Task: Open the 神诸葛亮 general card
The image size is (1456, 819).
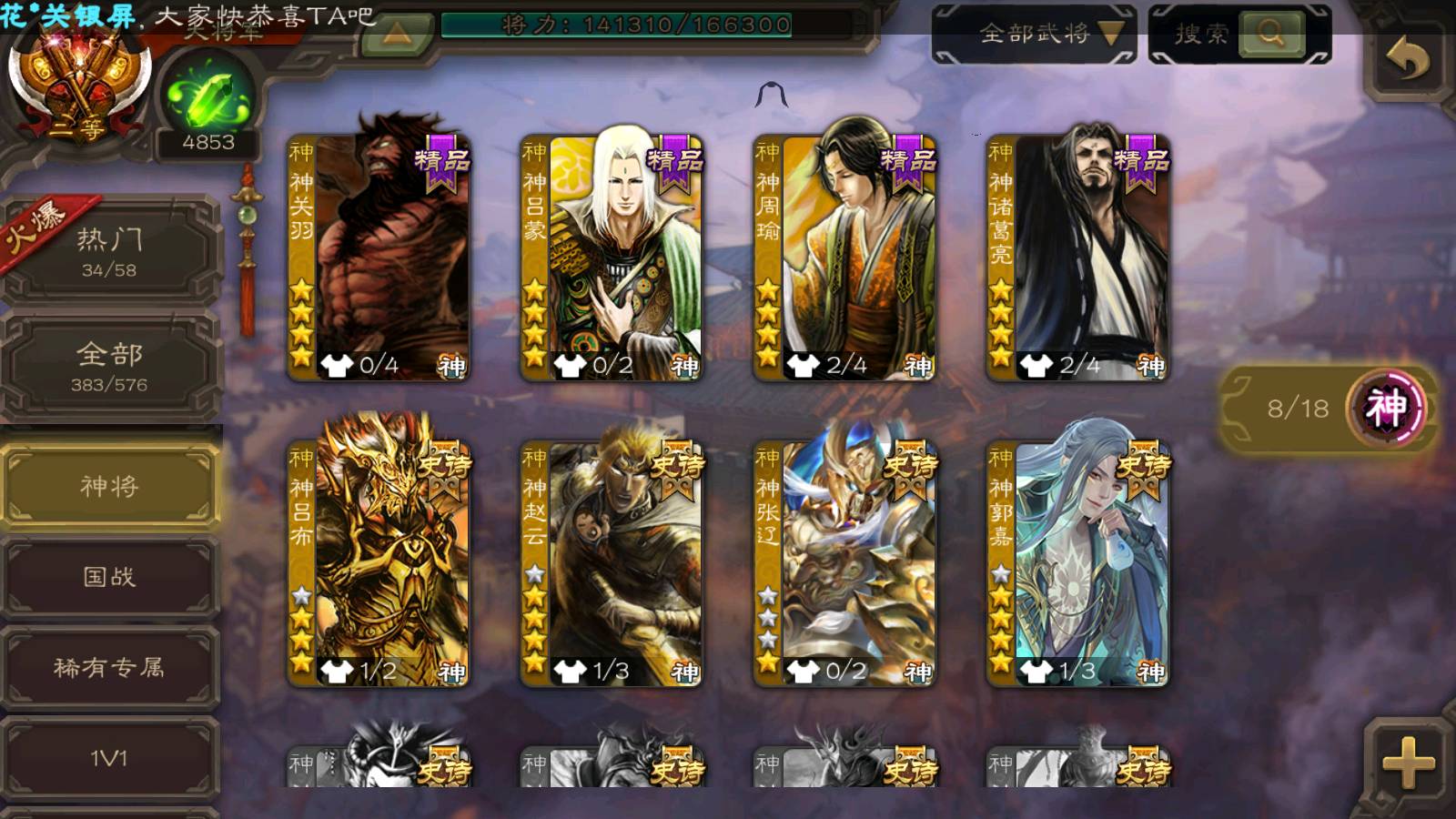Action: point(1077,258)
